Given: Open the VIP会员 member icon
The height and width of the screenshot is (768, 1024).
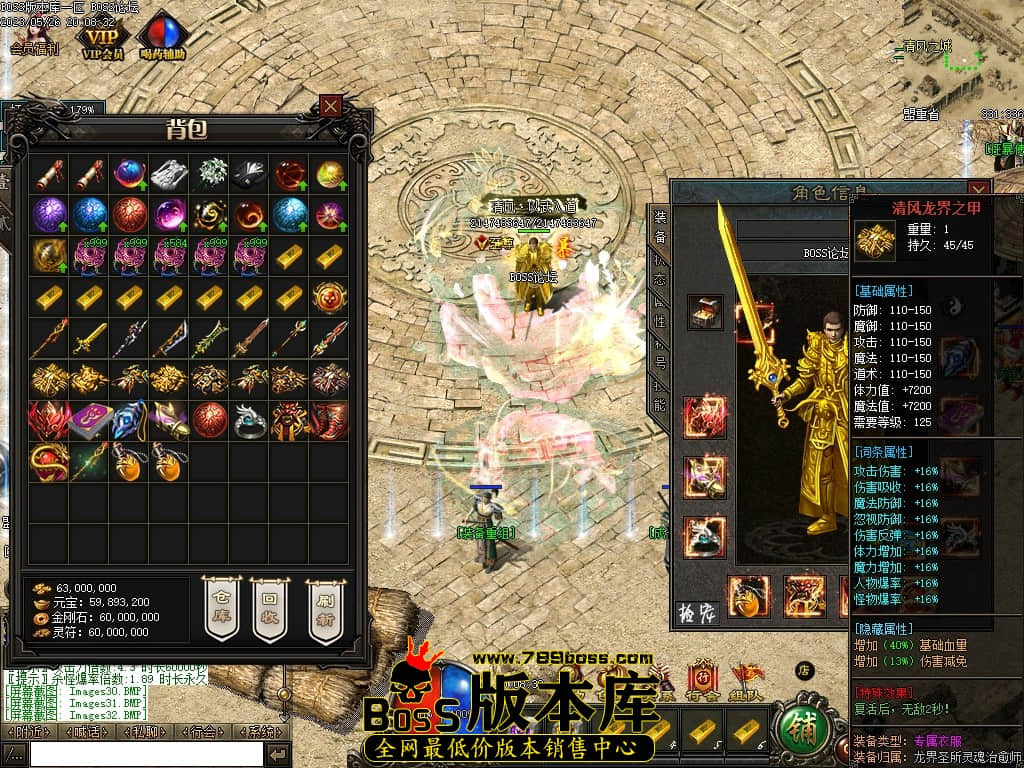Looking at the screenshot, I should pos(102,38).
